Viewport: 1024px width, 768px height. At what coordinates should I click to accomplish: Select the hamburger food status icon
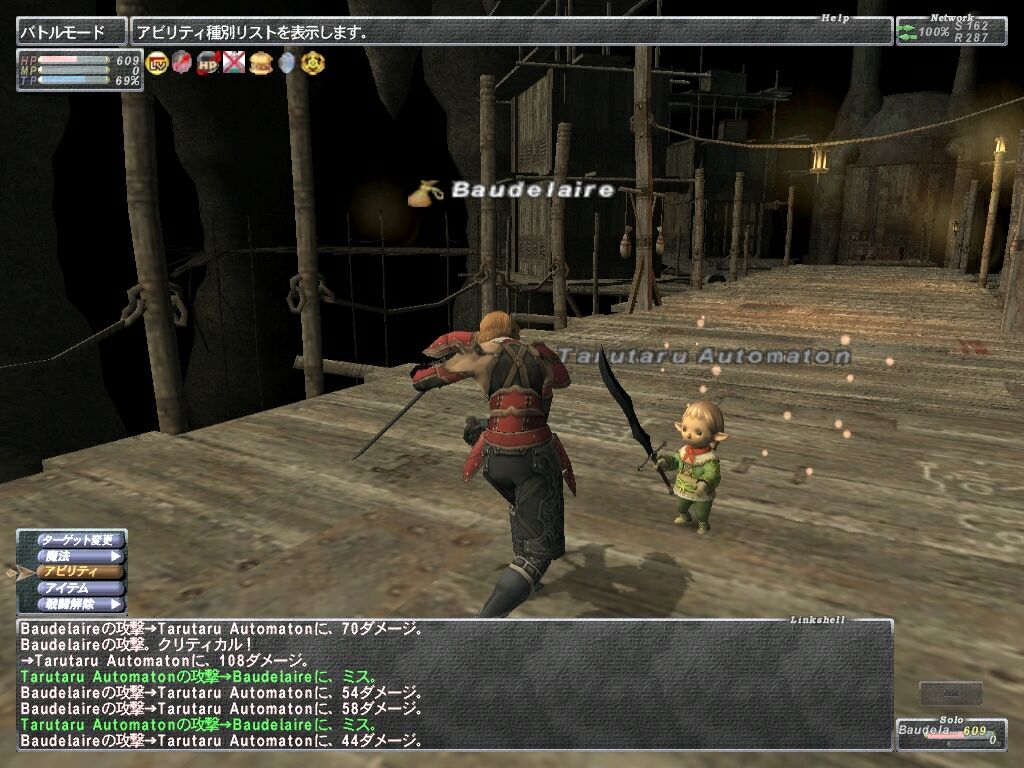(x=261, y=63)
